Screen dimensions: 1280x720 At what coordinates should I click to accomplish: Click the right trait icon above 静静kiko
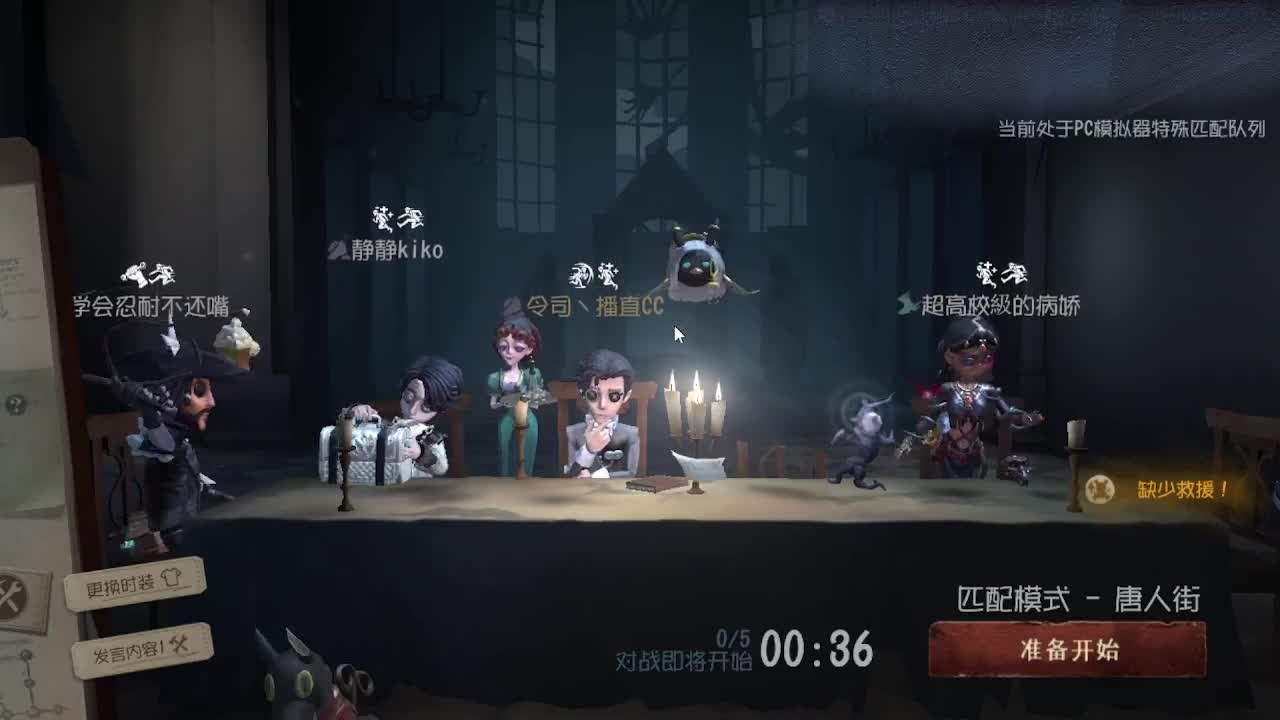coord(412,217)
